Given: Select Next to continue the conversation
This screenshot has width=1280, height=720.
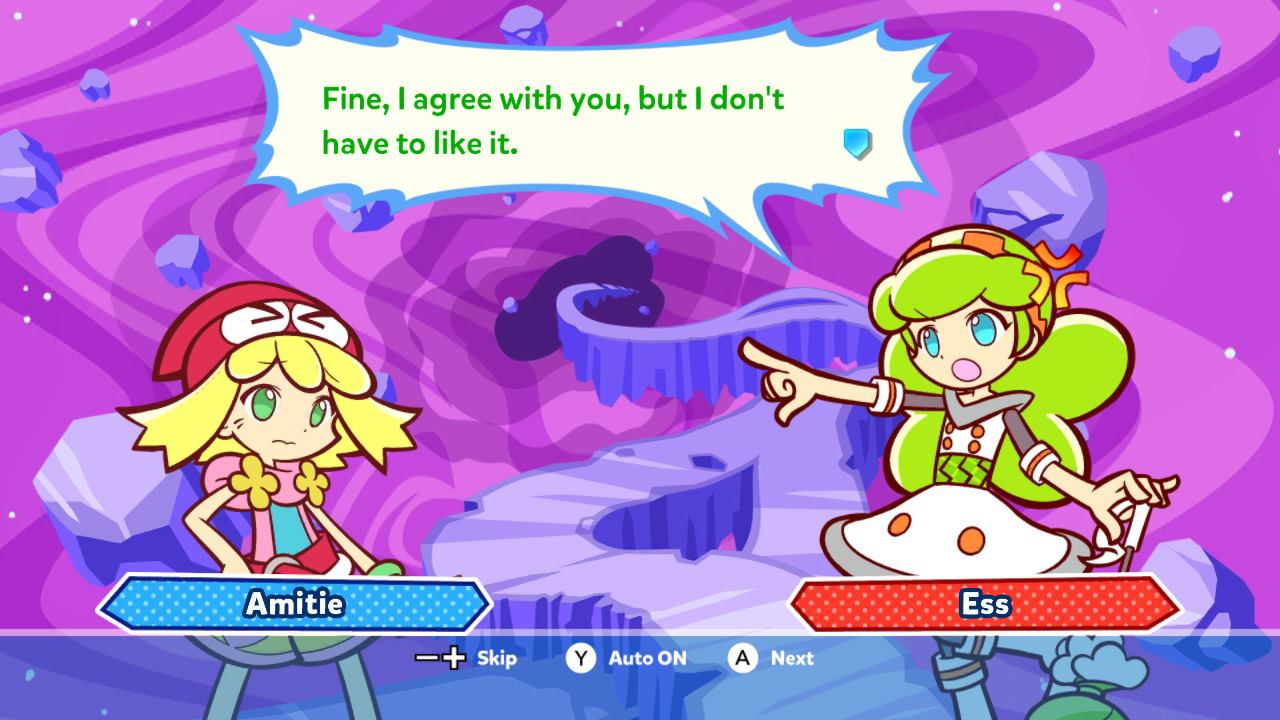Looking at the screenshot, I should coord(791,658).
